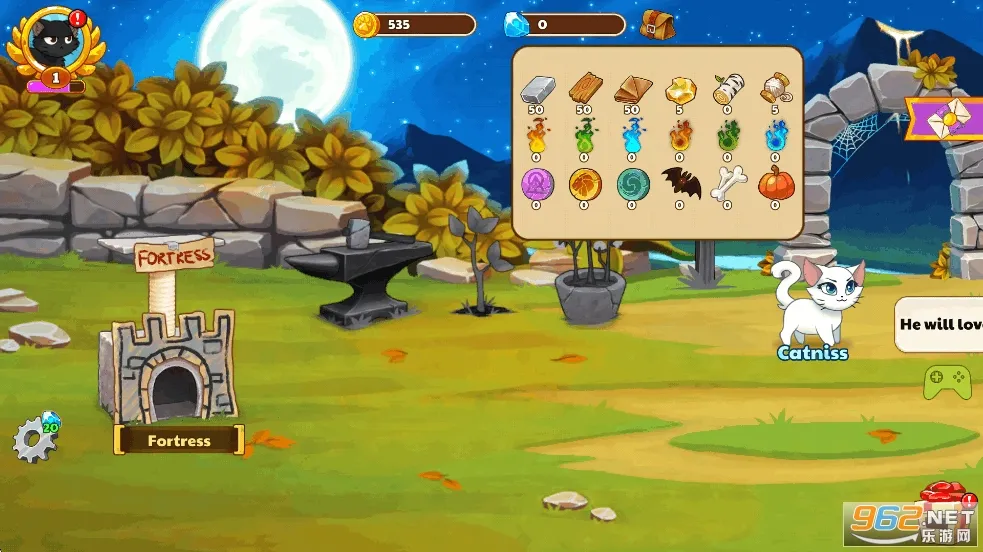The width and height of the screenshot is (983, 552).
Task: Open the treasure chest inventory icon
Action: 657,24
